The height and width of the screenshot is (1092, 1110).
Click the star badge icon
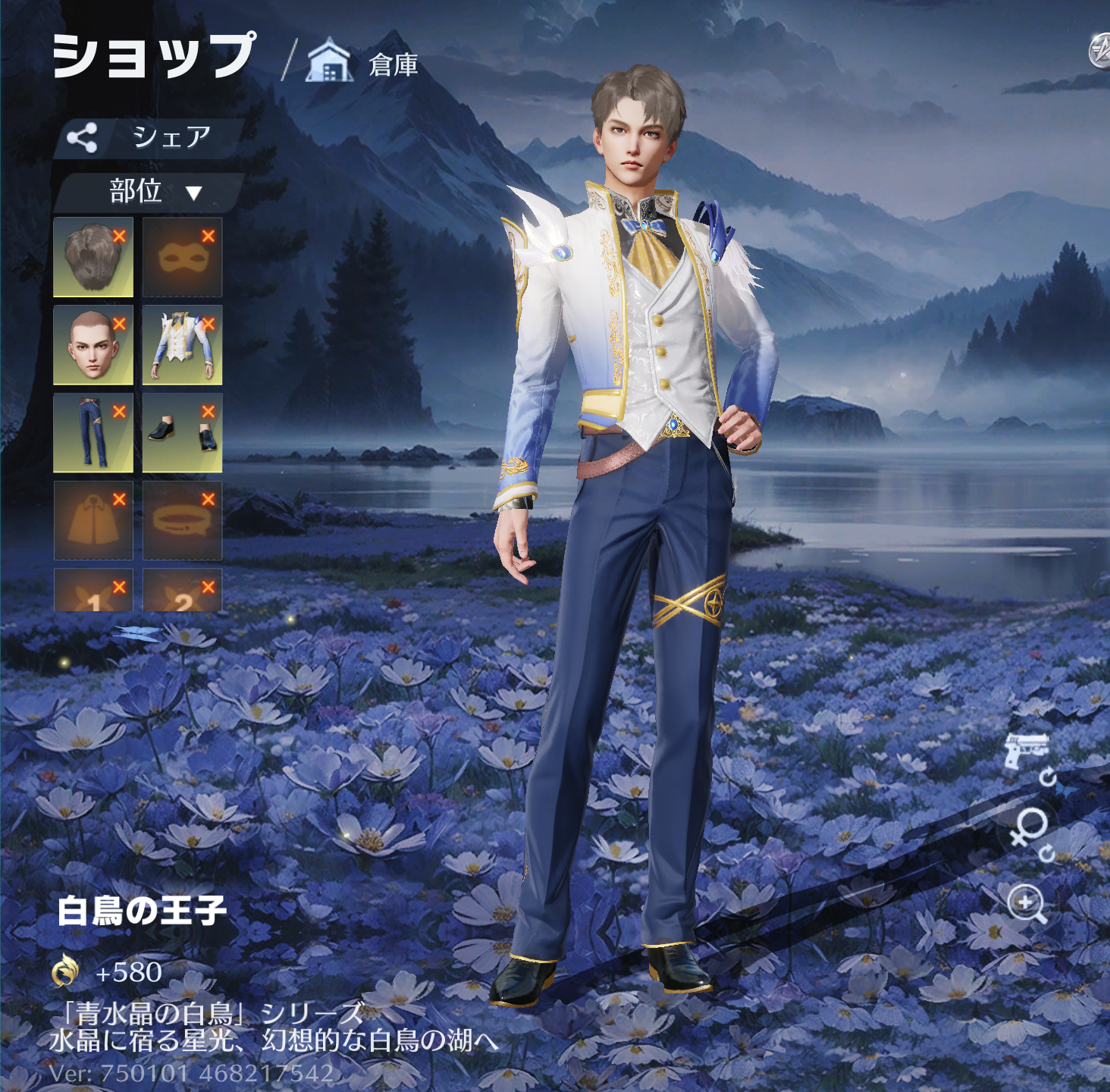pos(1099,52)
